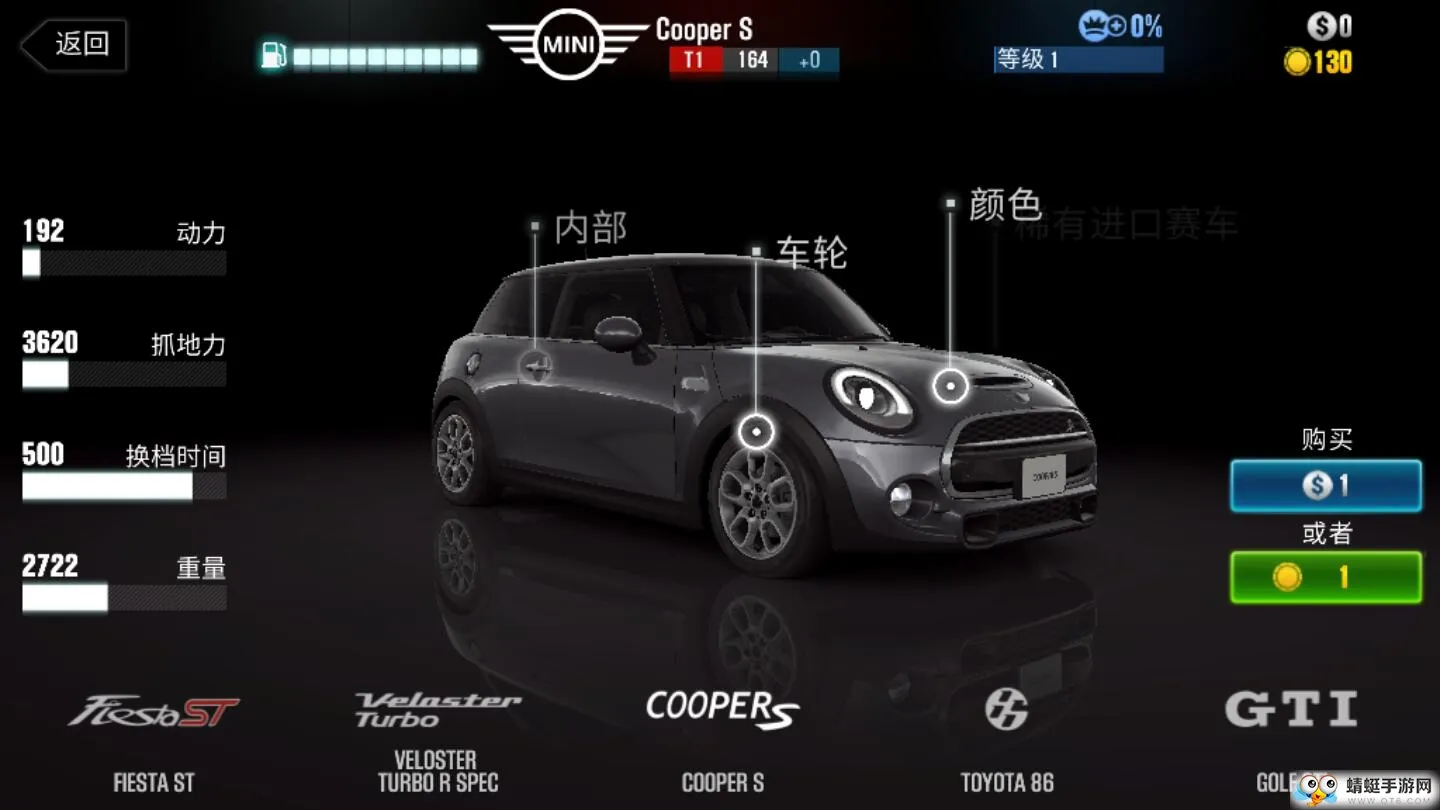Toggle the 车轮 wheel customization hotspot
Viewport: 1440px width, 810px height.
[x=757, y=431]
